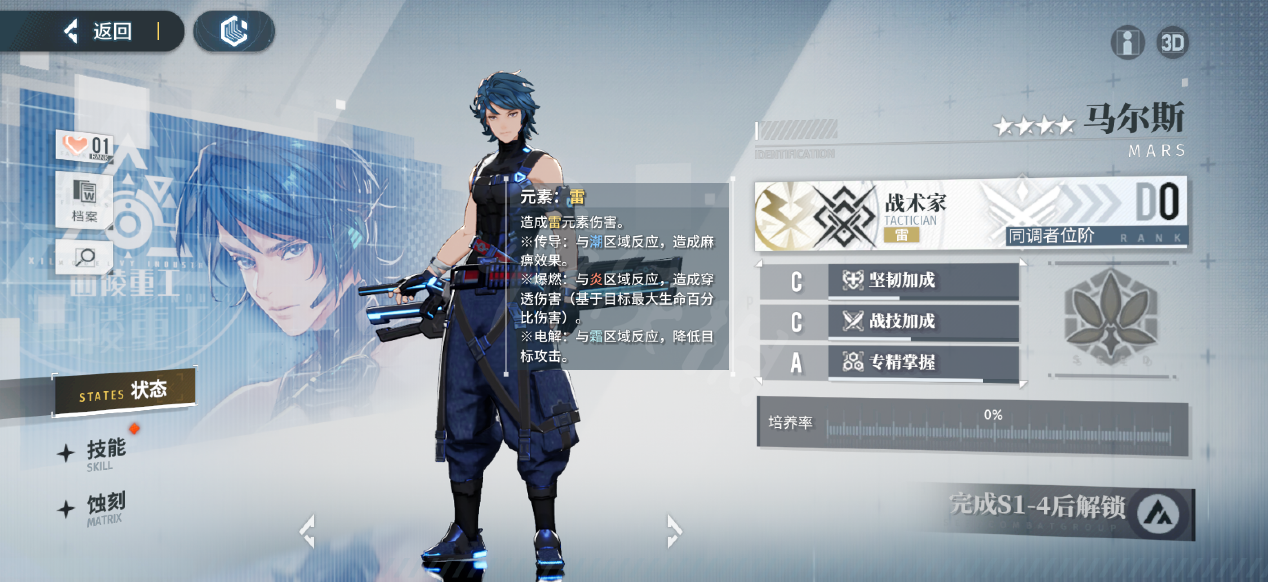This screenshot has height=582, width=1268.
Task: Show the next character with right arrow
Action: pyautogui.click(x=674, y=530)
